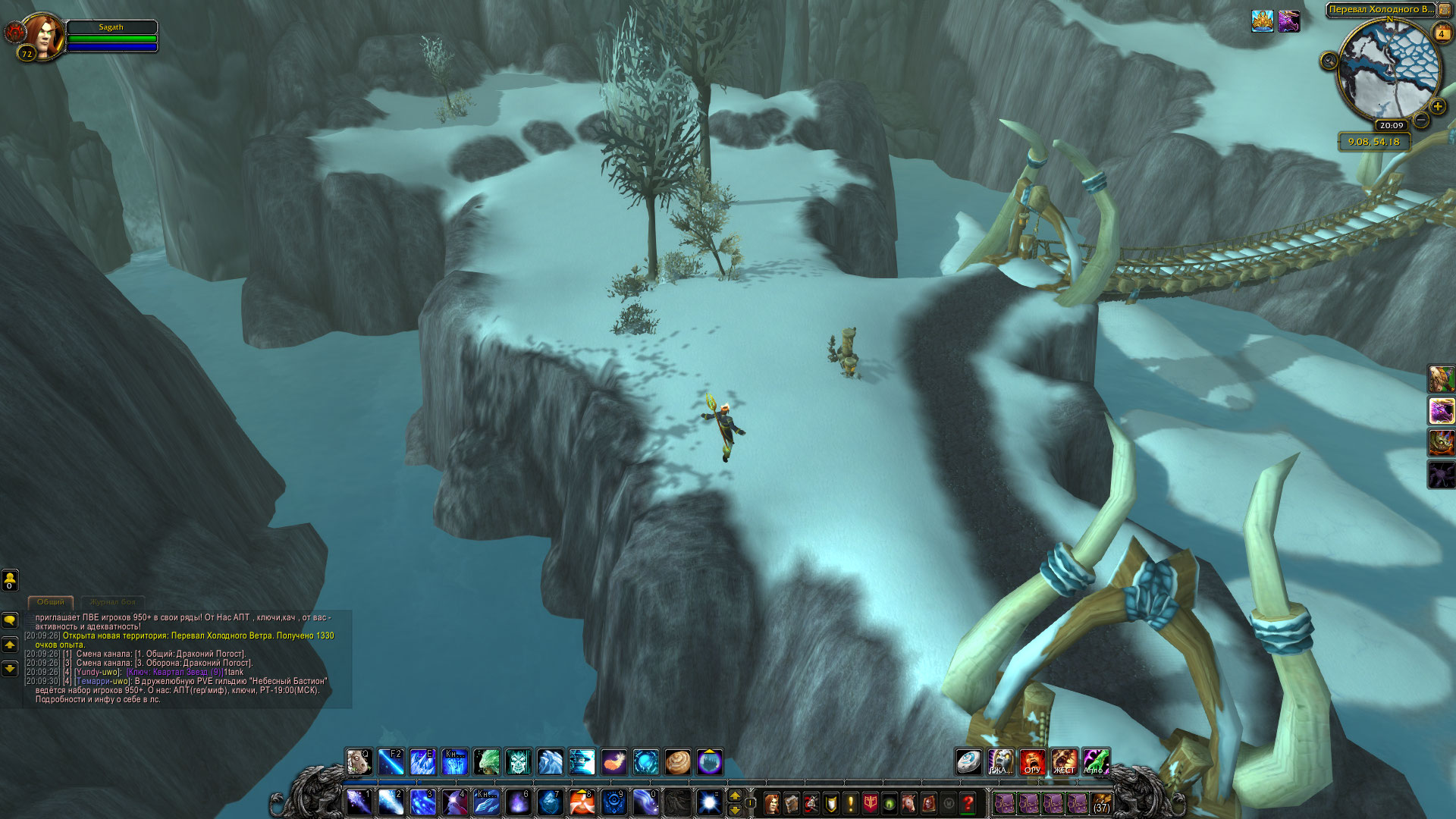Viewport: 1456px width, 819px height.
Task: Click the purple dragon buff icon
Action: coord(1288,21)
